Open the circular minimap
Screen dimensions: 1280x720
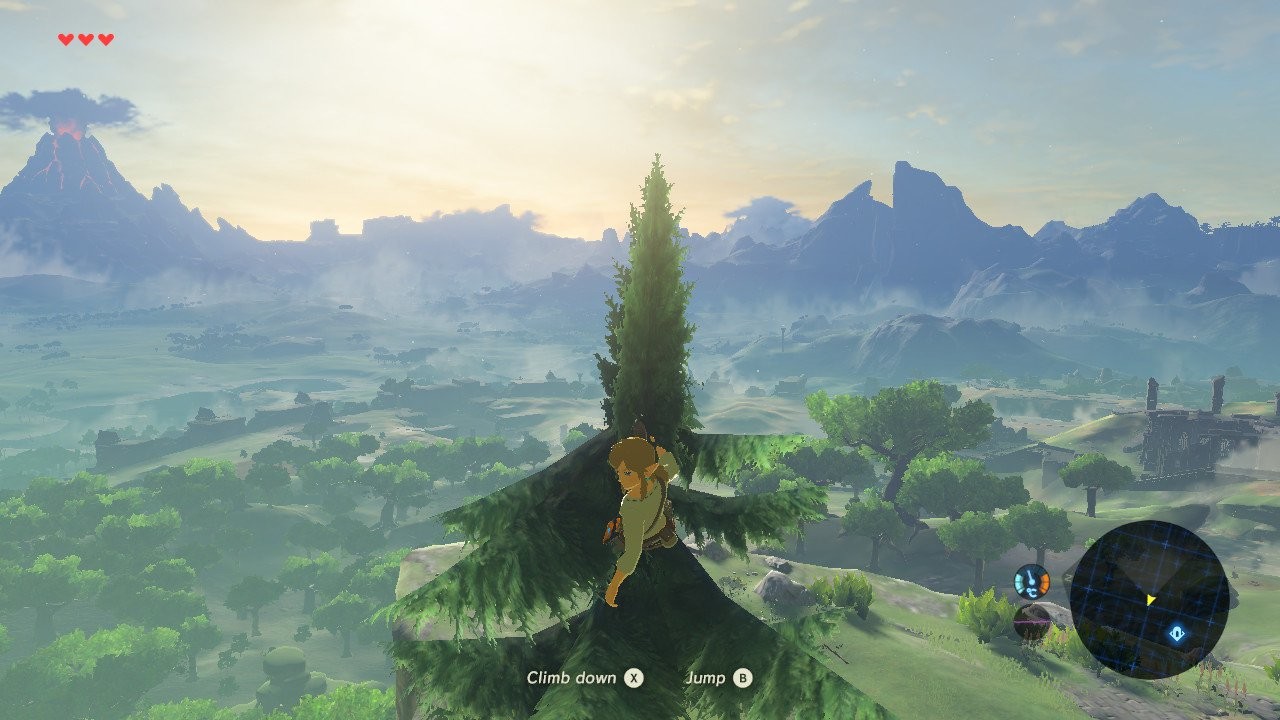[x=1149, y=600]
